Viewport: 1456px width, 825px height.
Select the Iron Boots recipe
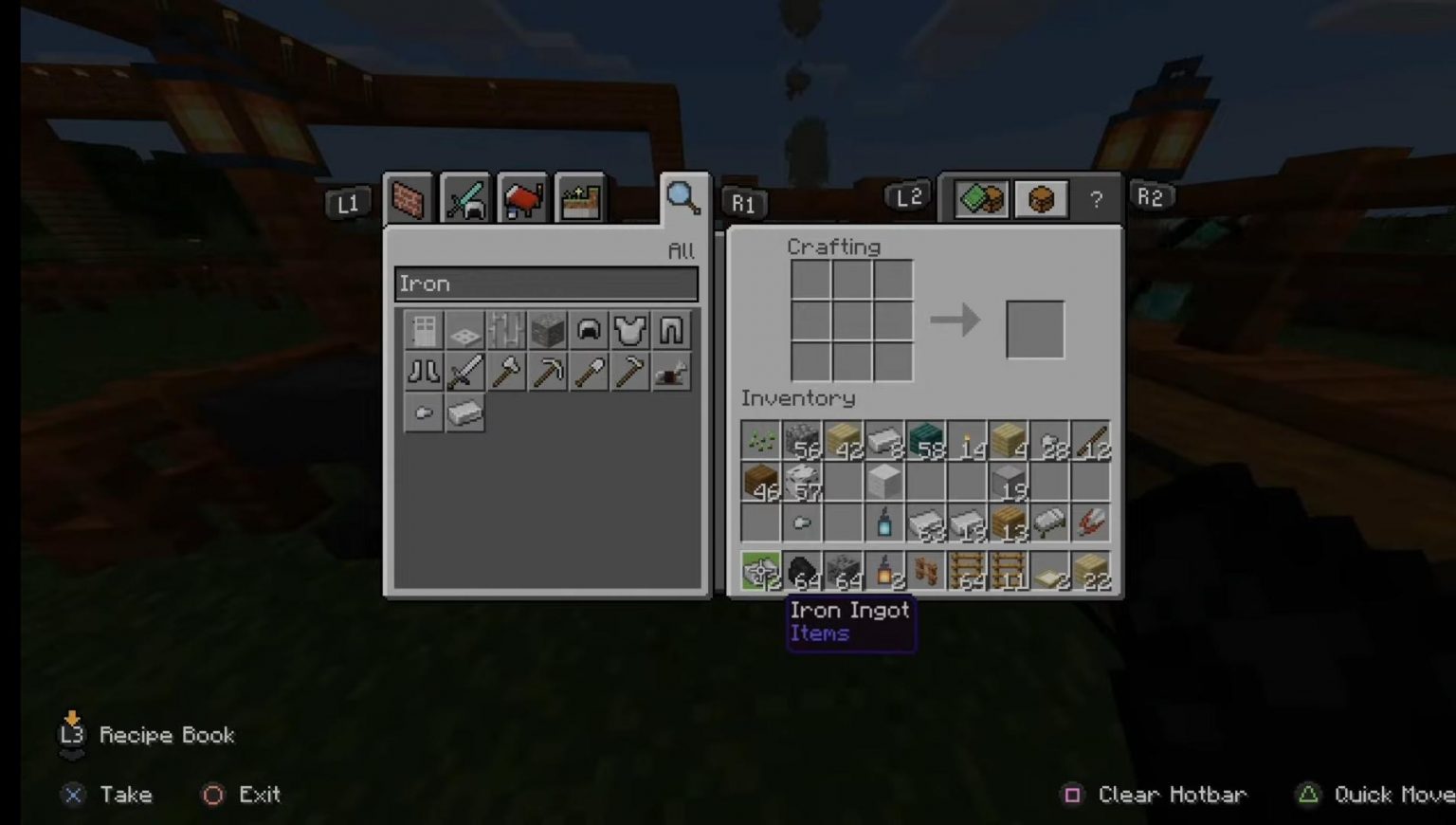click(423, 371)
